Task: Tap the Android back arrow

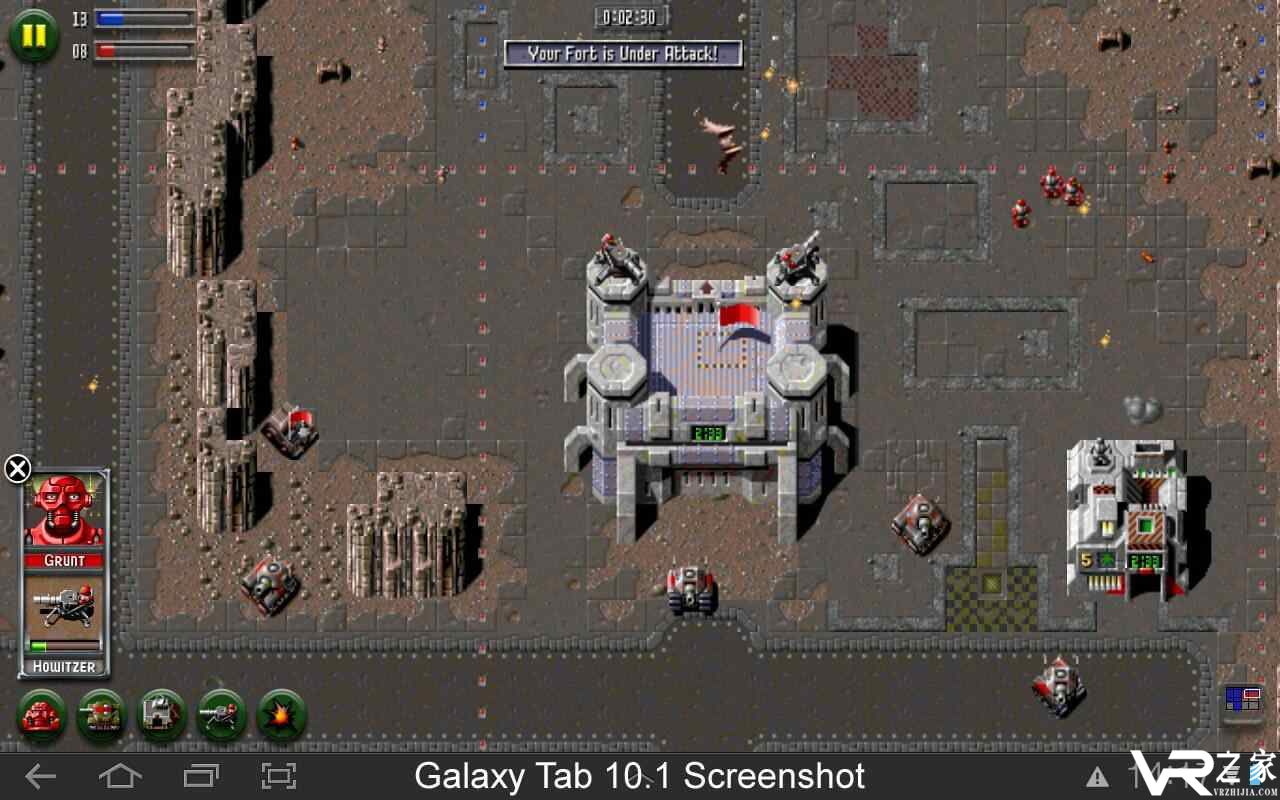Action: tap(41, 776)
